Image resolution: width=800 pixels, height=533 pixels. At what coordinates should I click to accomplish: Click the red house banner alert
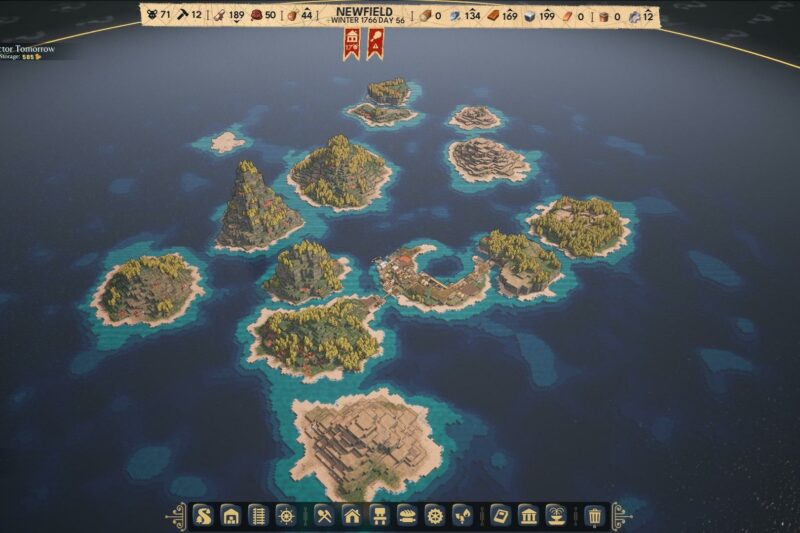coord(351,43)
